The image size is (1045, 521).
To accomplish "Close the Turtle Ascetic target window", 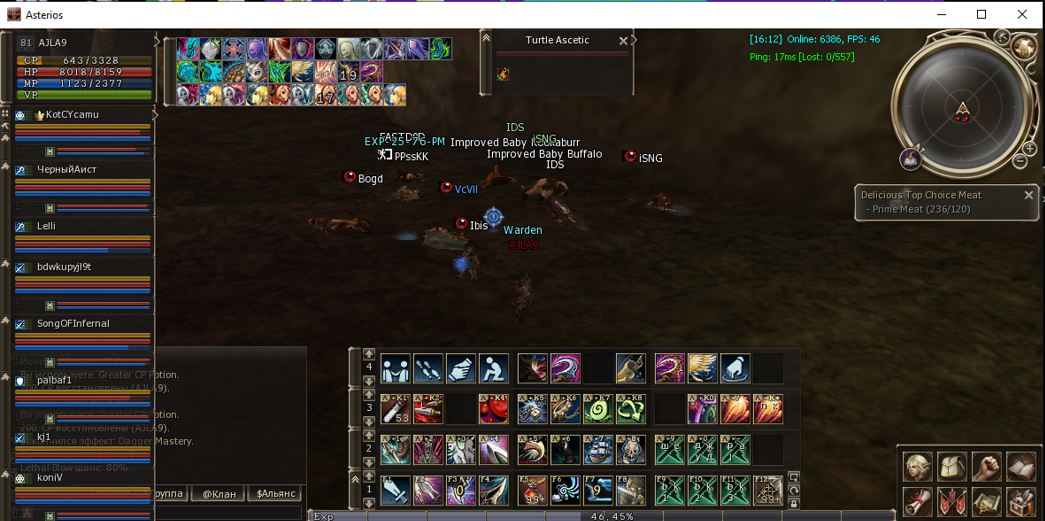I will pyautogui.click(x=623, y=41).
